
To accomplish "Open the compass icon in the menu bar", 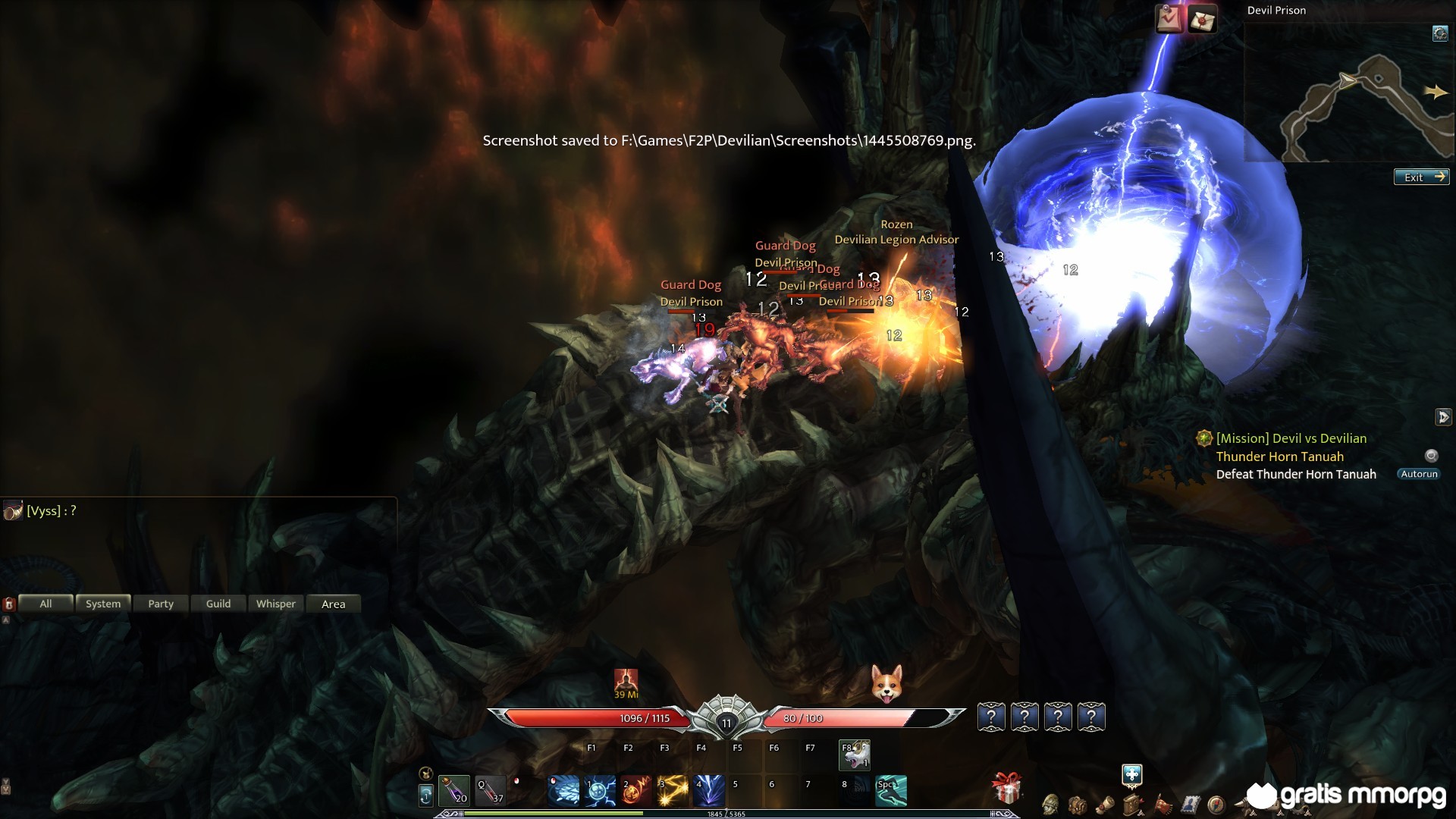I will pos(1216,804).
